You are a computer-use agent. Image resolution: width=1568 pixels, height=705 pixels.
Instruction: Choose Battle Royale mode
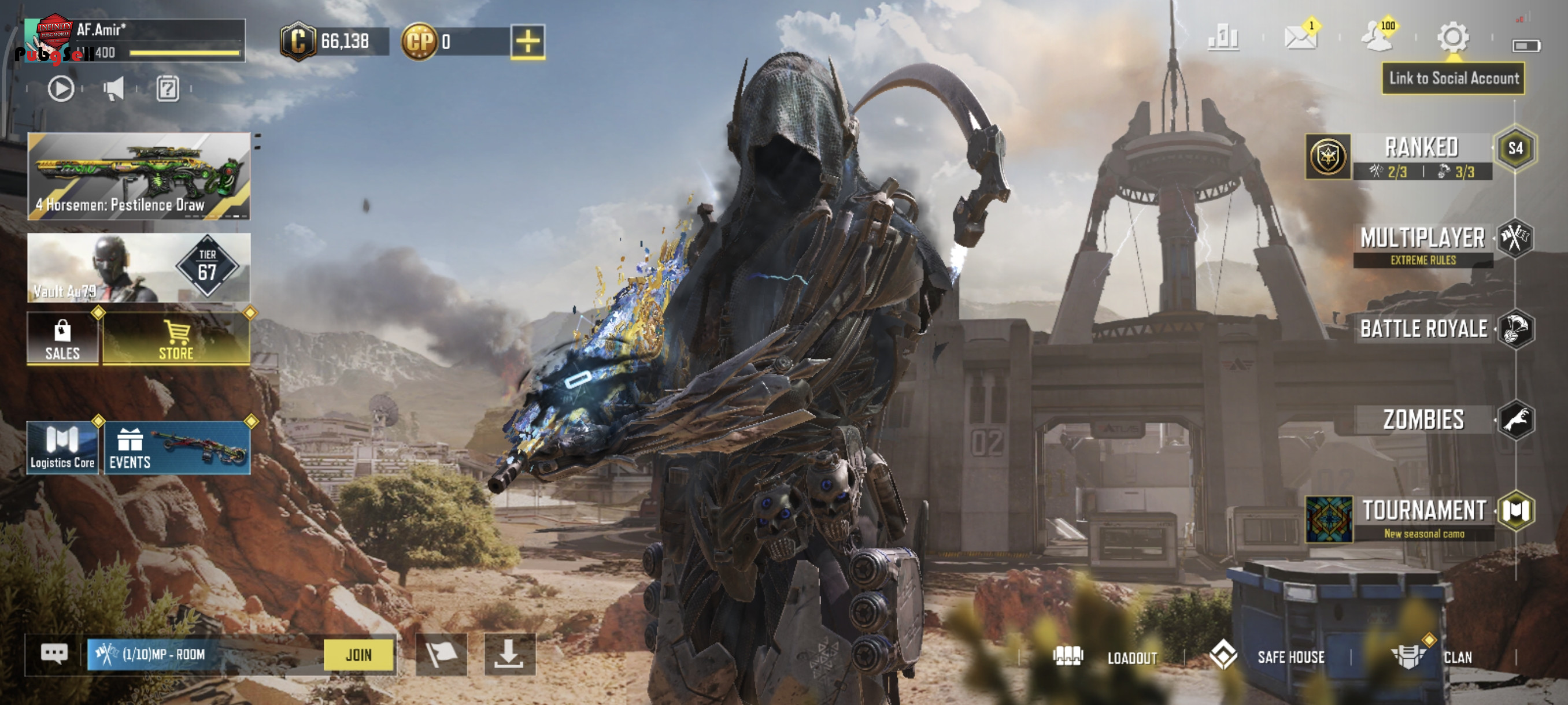tap(1423, 329)
